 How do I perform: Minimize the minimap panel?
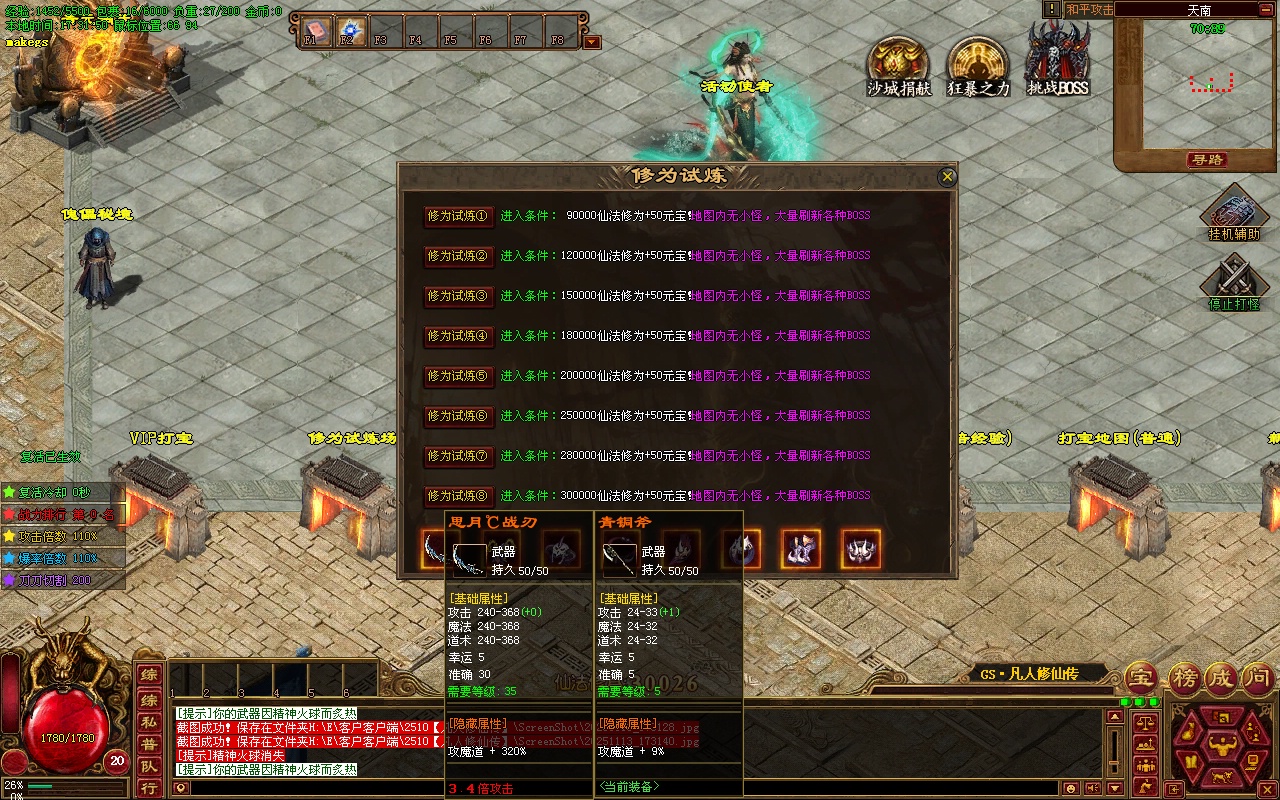coord(1265,9)
